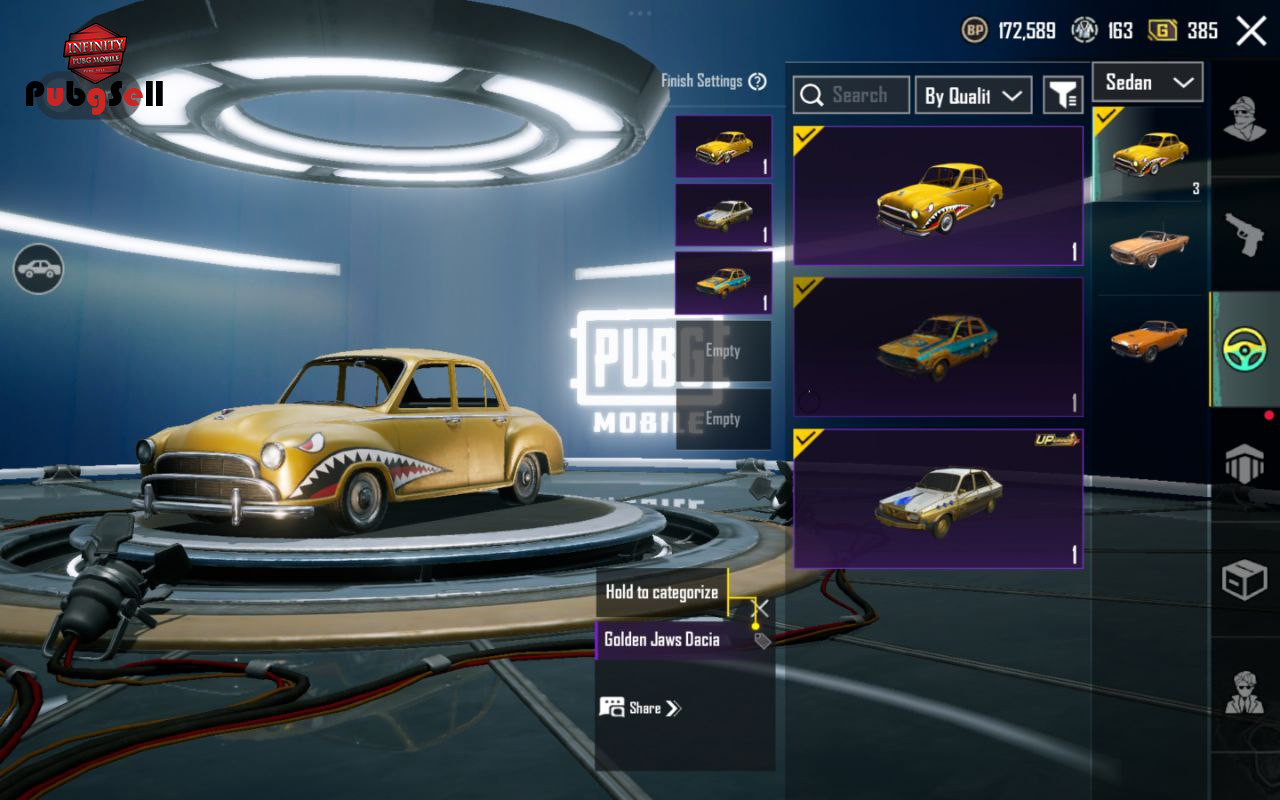
Task: Close the inventory with the X button
Action: tap(1251, 31)
